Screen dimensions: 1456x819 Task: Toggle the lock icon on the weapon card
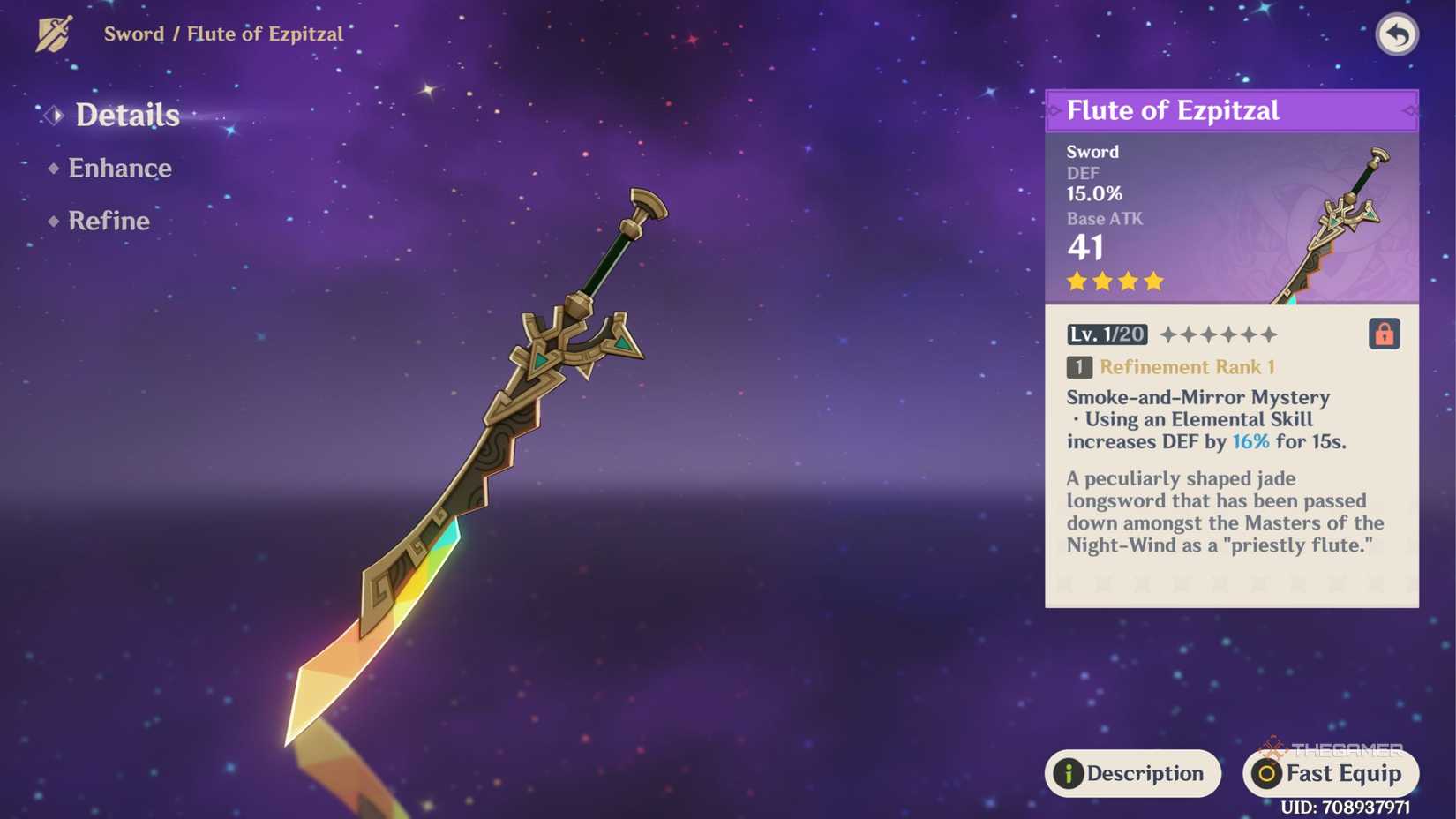click(x=1384, y=334)
